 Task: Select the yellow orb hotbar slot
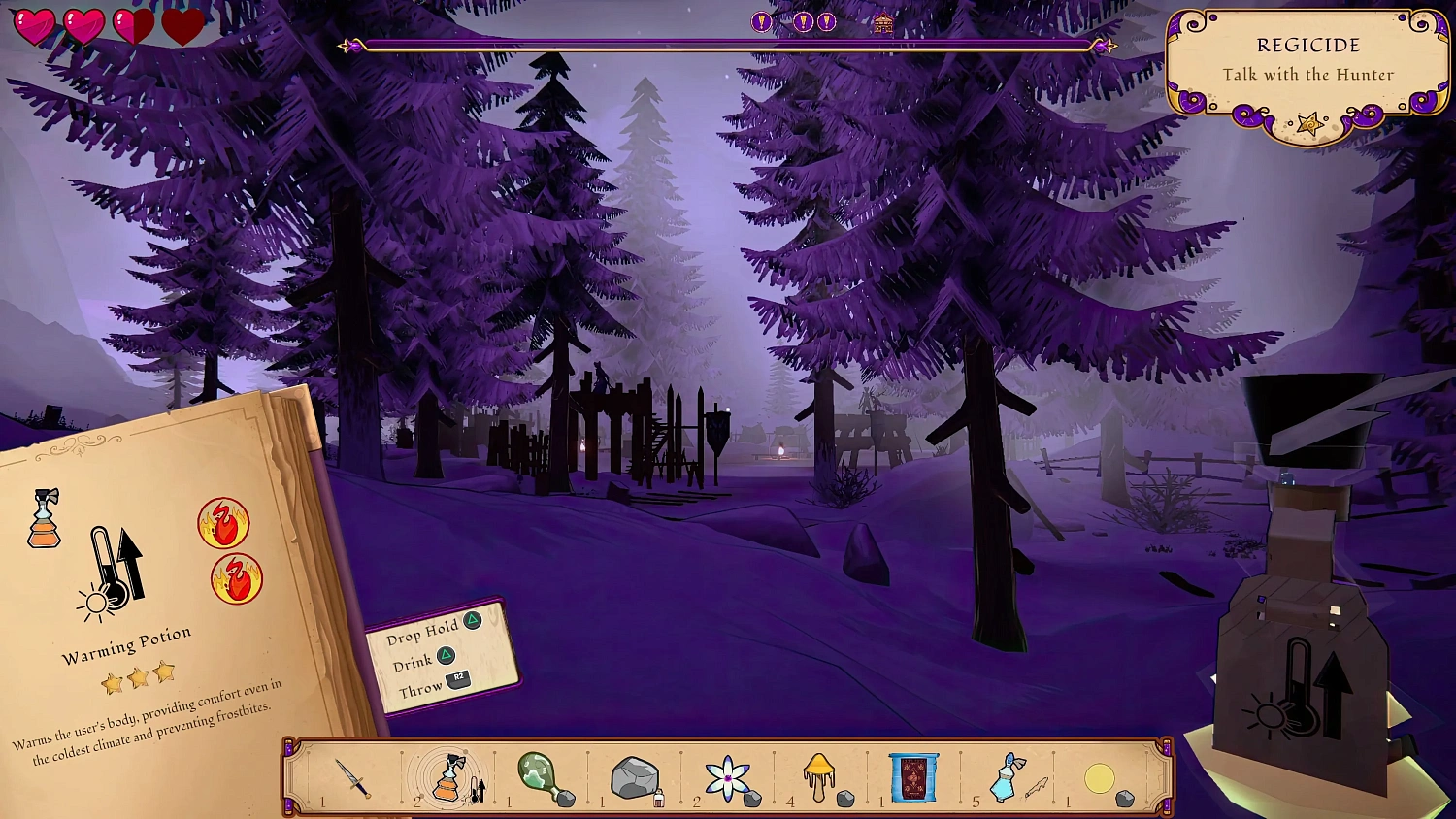point(1100,778)
